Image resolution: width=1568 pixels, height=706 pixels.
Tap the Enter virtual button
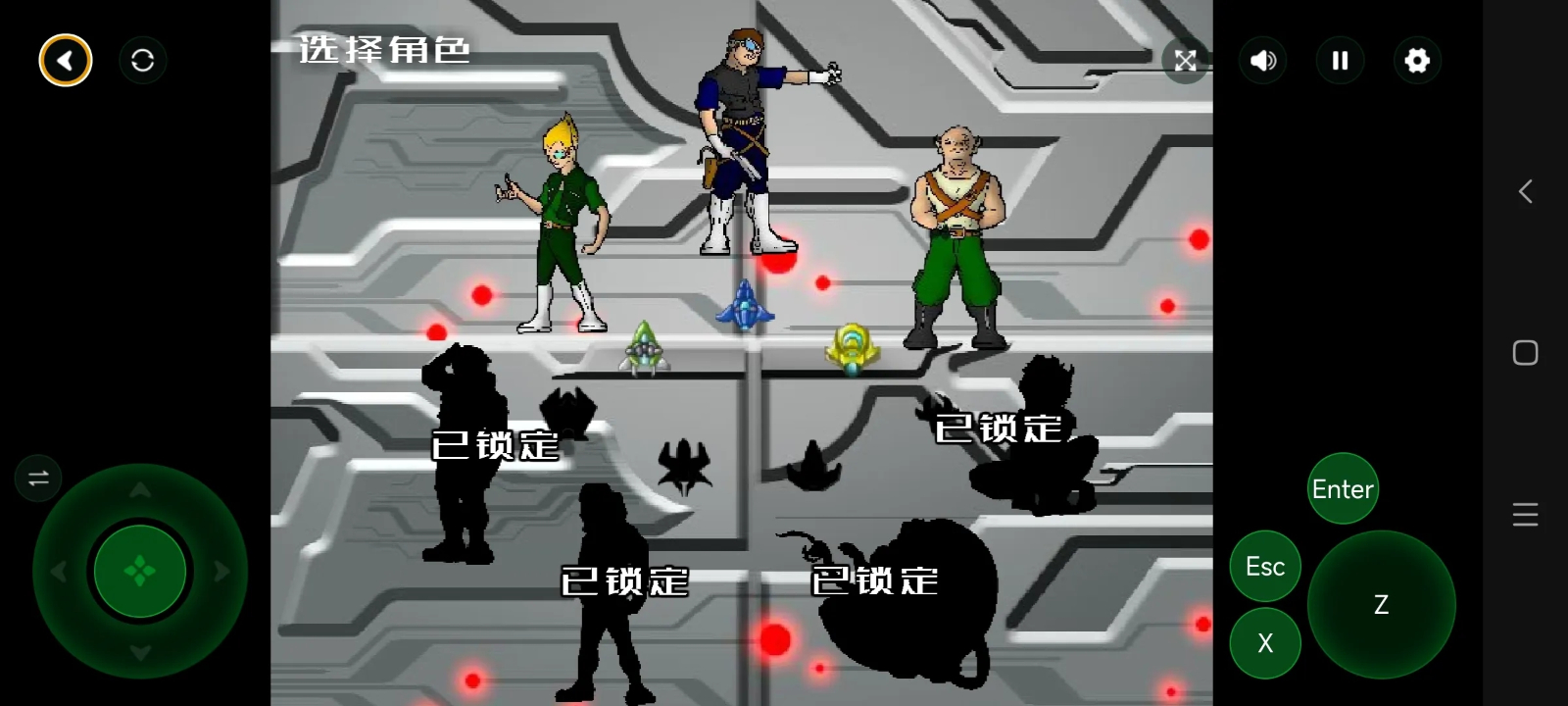point(1343,488)
